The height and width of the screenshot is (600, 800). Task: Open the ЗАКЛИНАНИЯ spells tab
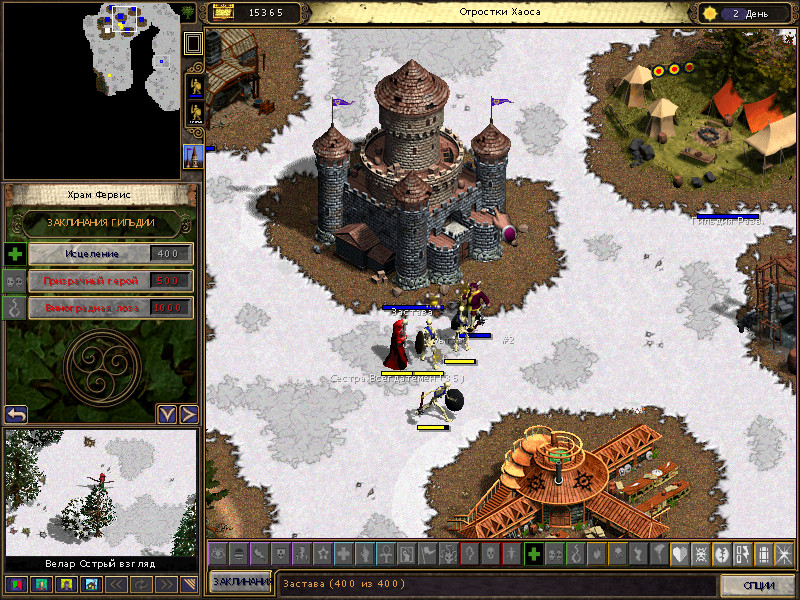point(240,582)
